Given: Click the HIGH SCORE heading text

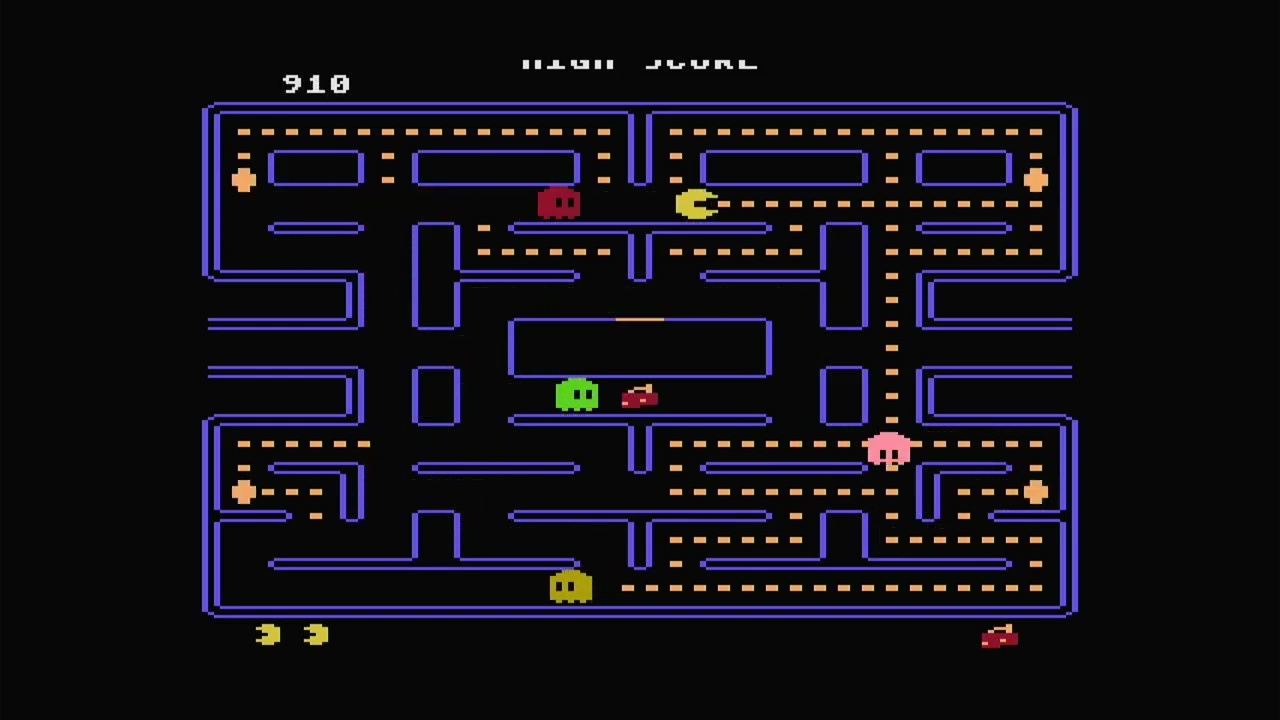Looking at the screenshot, I should click(640, 60).
